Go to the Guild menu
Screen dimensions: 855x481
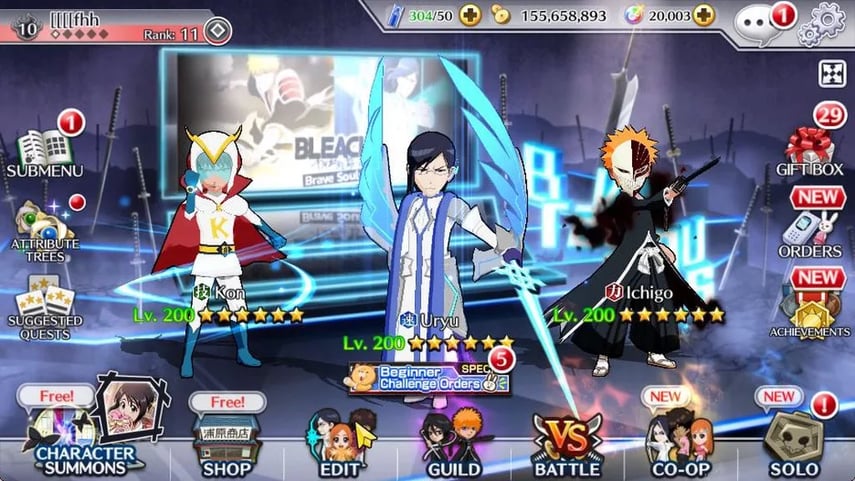coord(453,440)
